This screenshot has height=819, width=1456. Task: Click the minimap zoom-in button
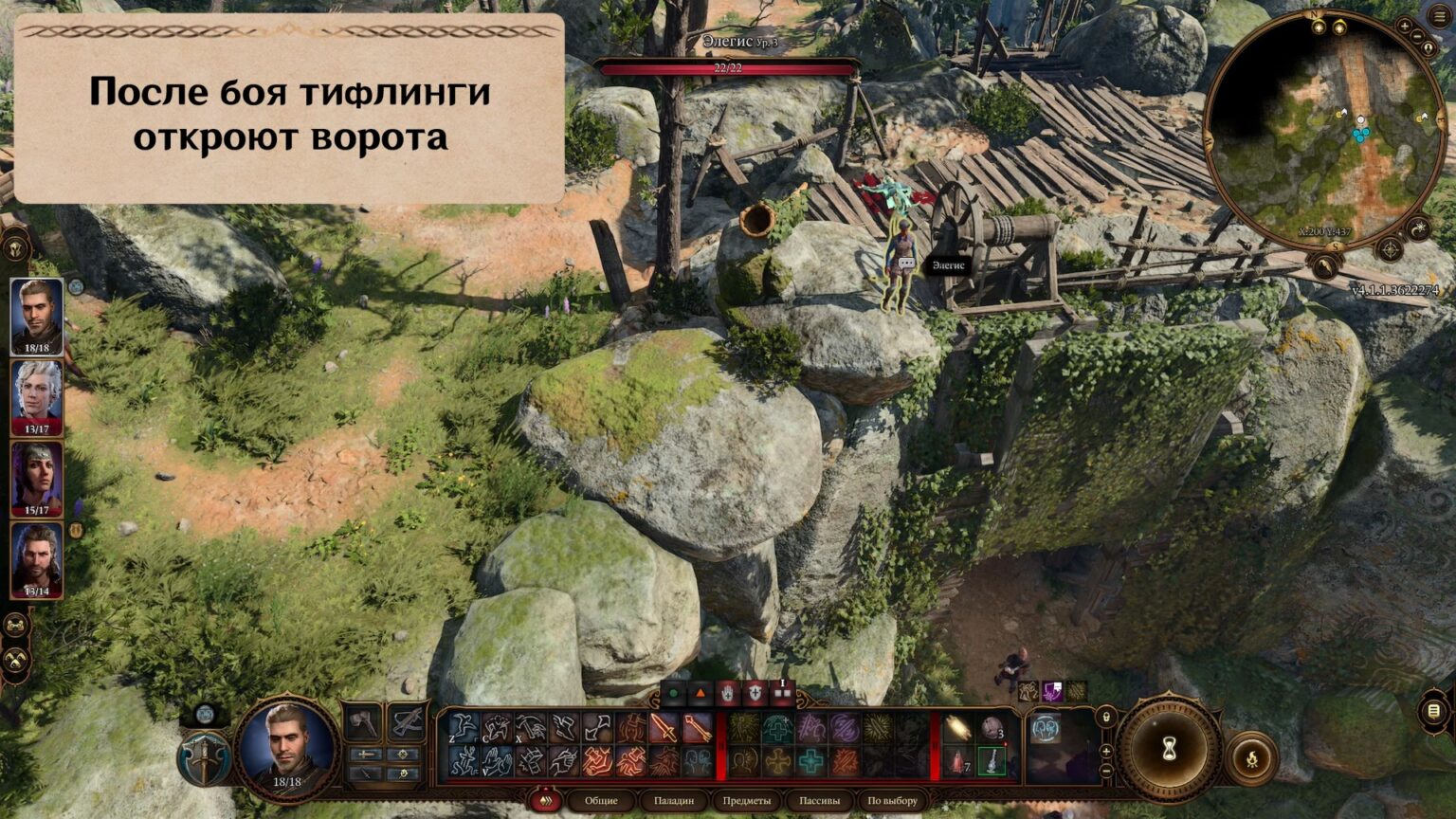[x=1405, y=27]
